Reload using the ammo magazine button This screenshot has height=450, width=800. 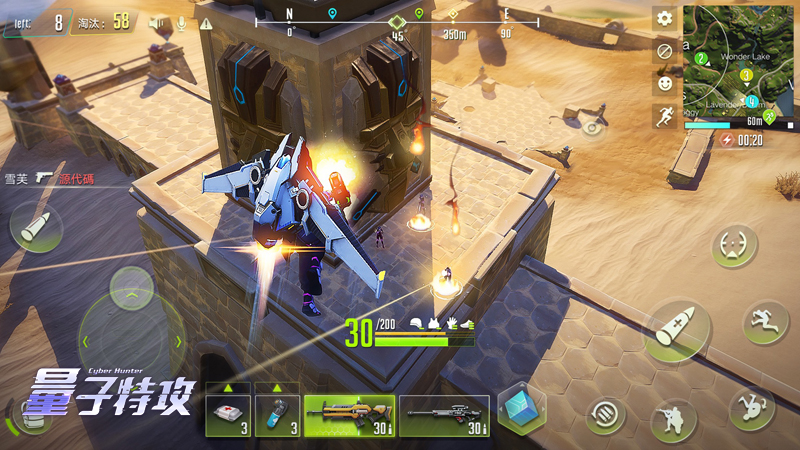605,414
